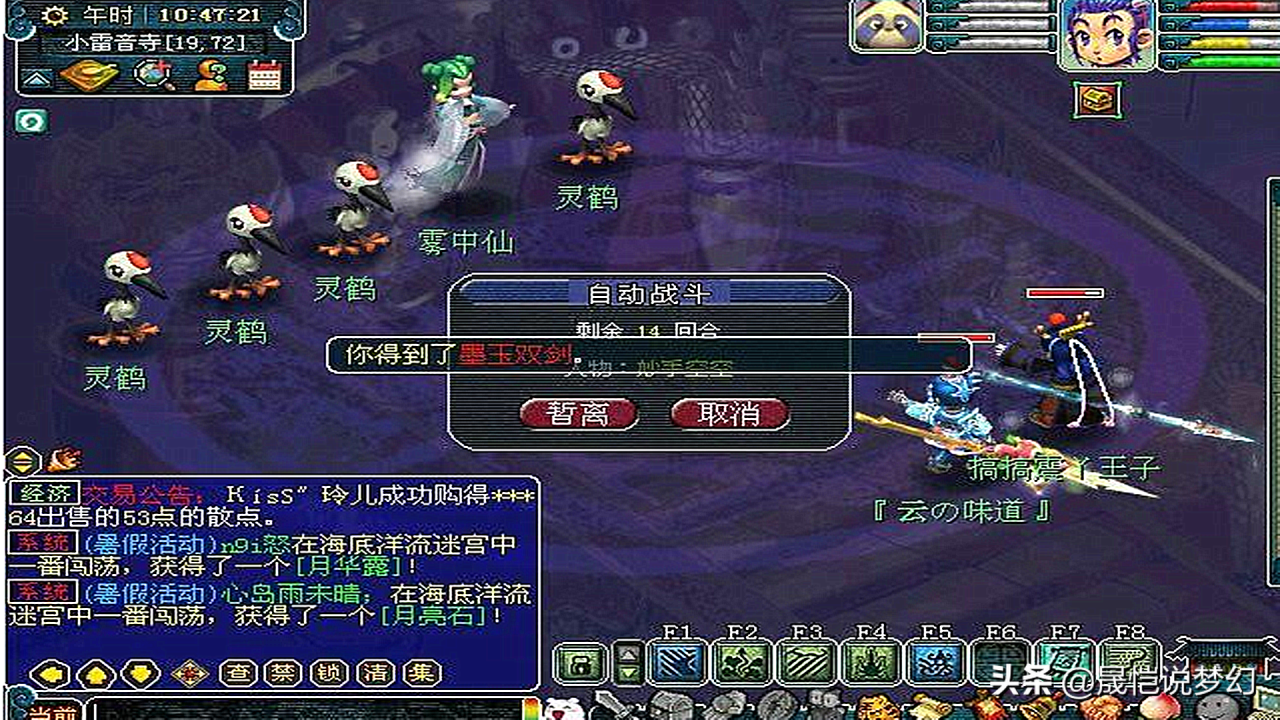Click the sun weather icon beside 午时

(x=56, y=17)
